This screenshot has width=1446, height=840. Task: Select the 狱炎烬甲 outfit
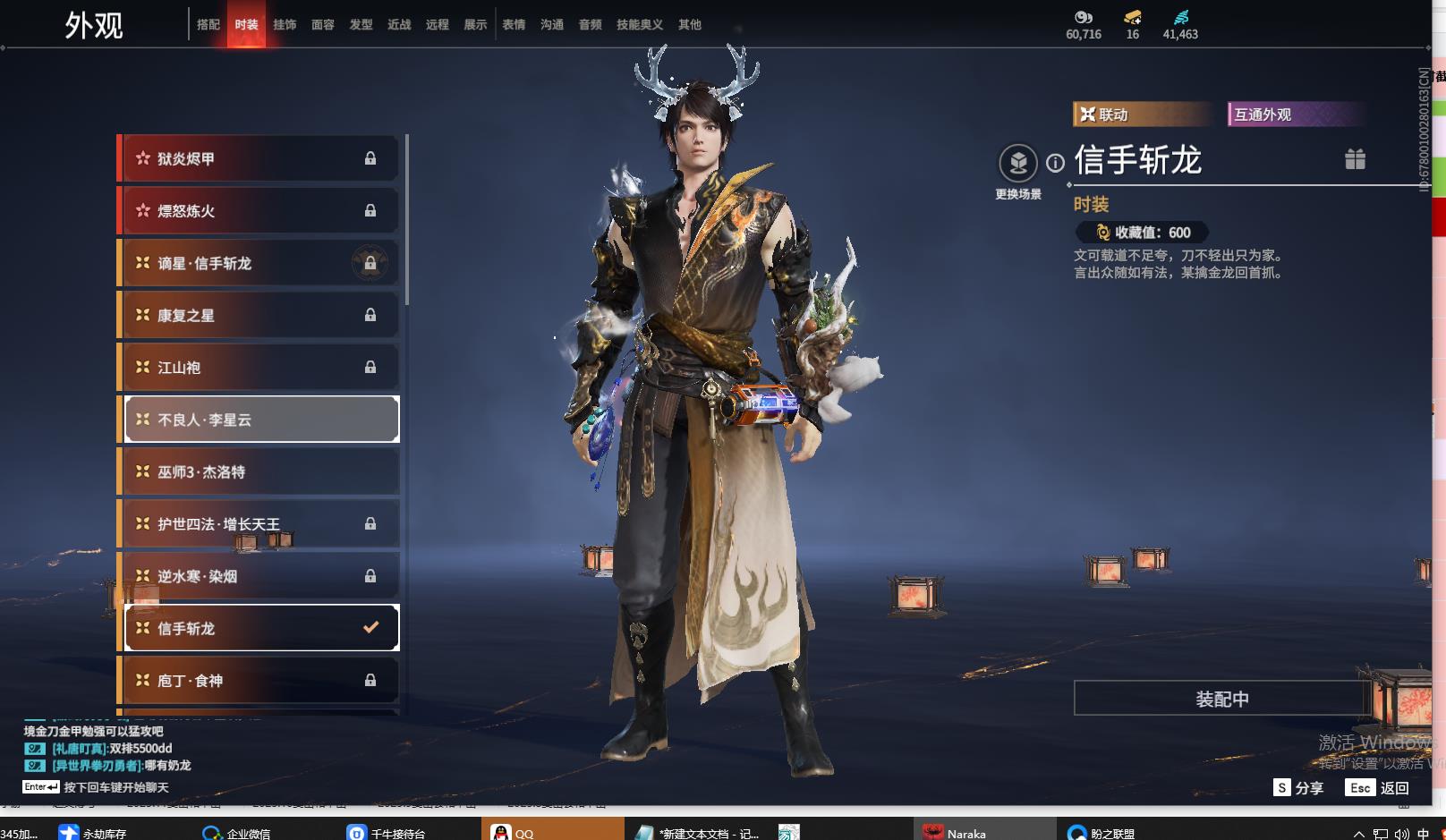pyautogui.click(x=260, y=158)
